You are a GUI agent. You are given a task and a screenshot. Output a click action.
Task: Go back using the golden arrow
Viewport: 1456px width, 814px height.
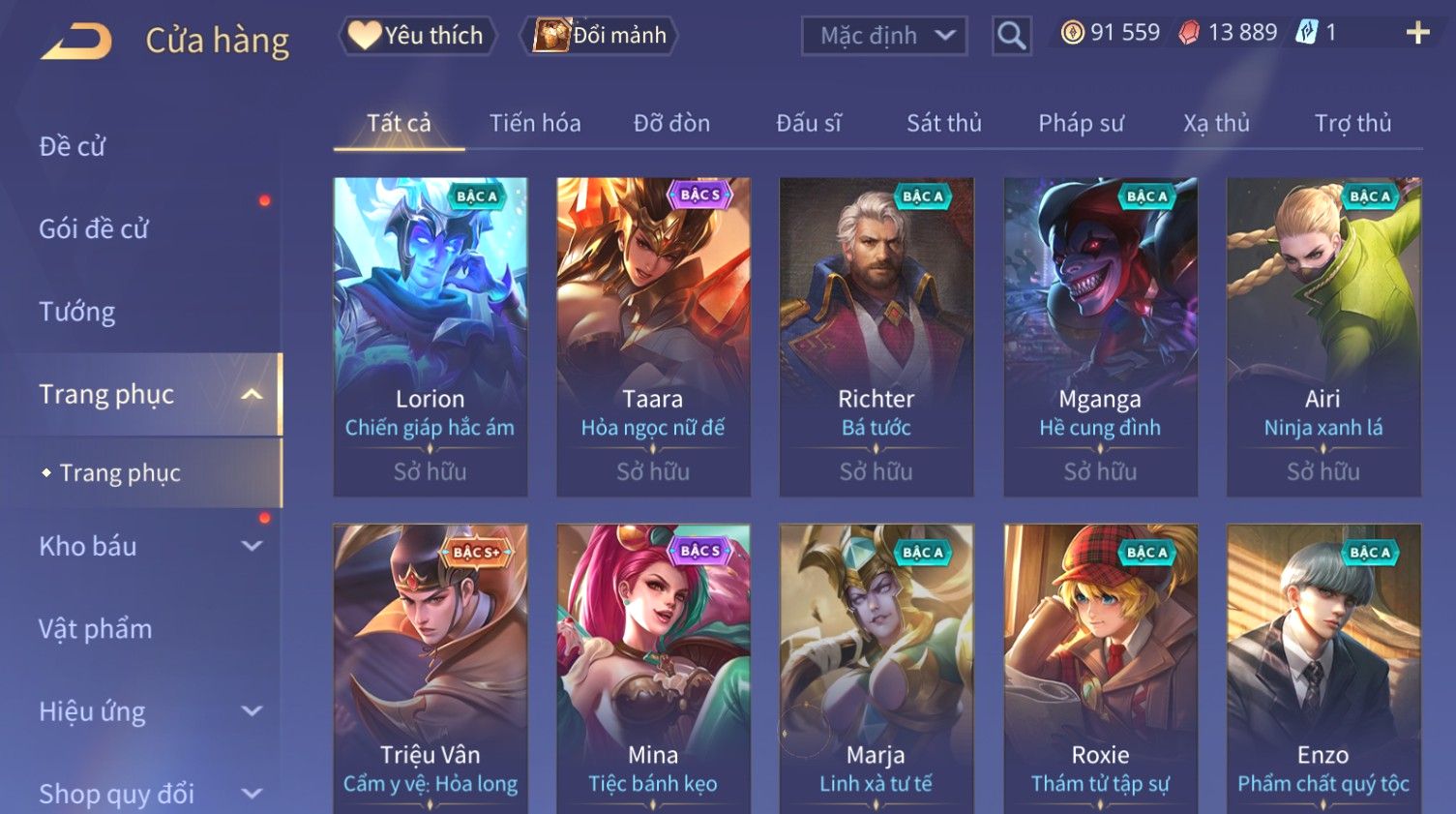(x=76, y=41)
